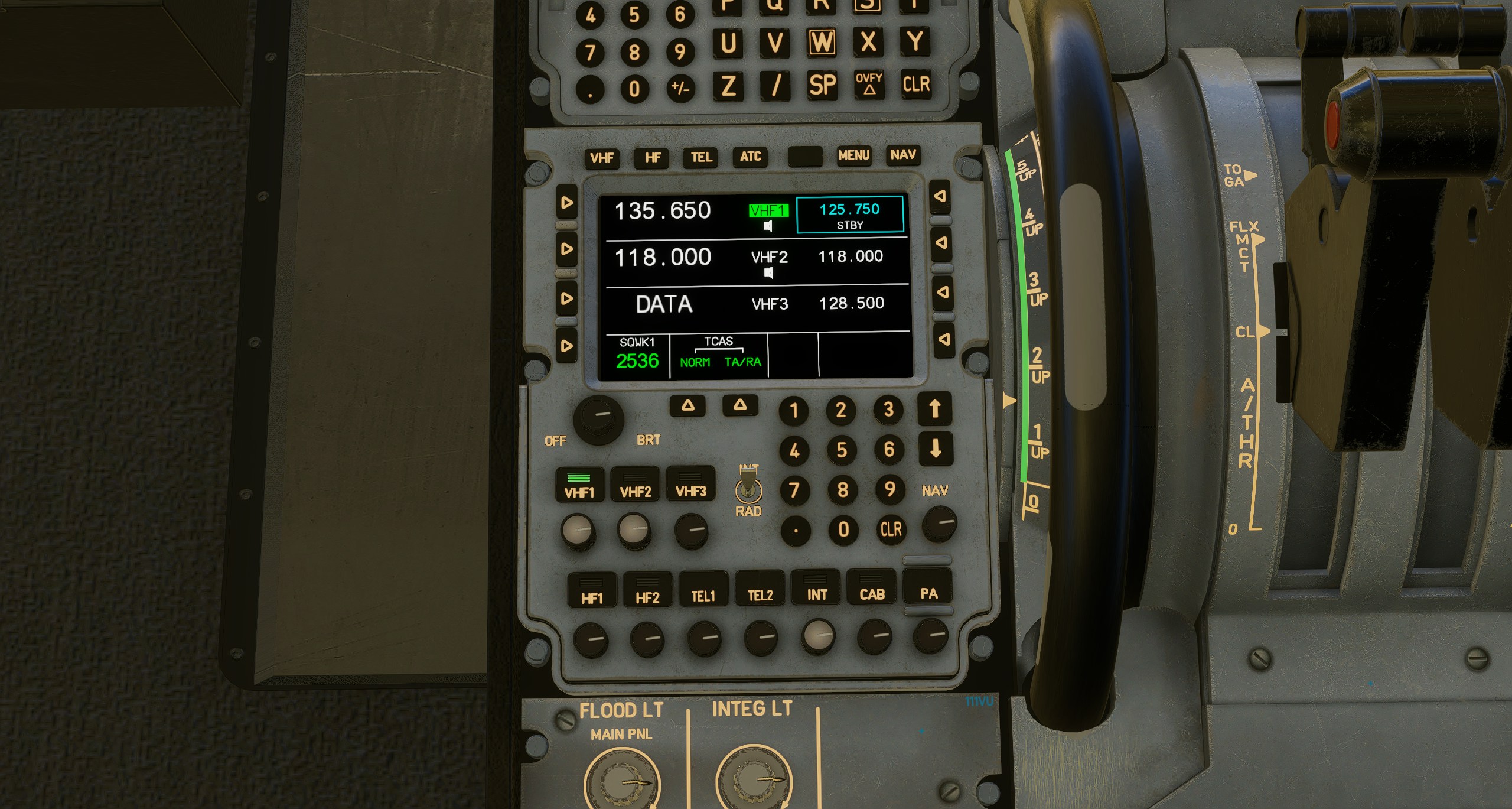This screenshot has height=809, width=1512.
Task: Click the SP space key
Action: click(822, 85)
